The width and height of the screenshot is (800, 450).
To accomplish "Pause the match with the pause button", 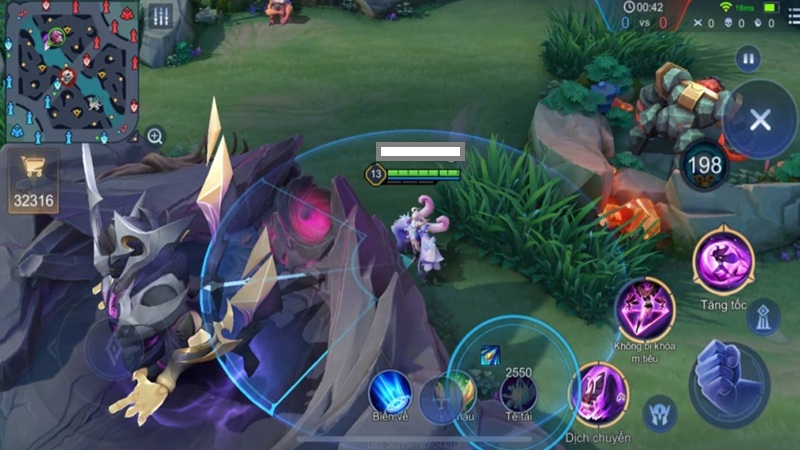I will (x=748, y=58).
